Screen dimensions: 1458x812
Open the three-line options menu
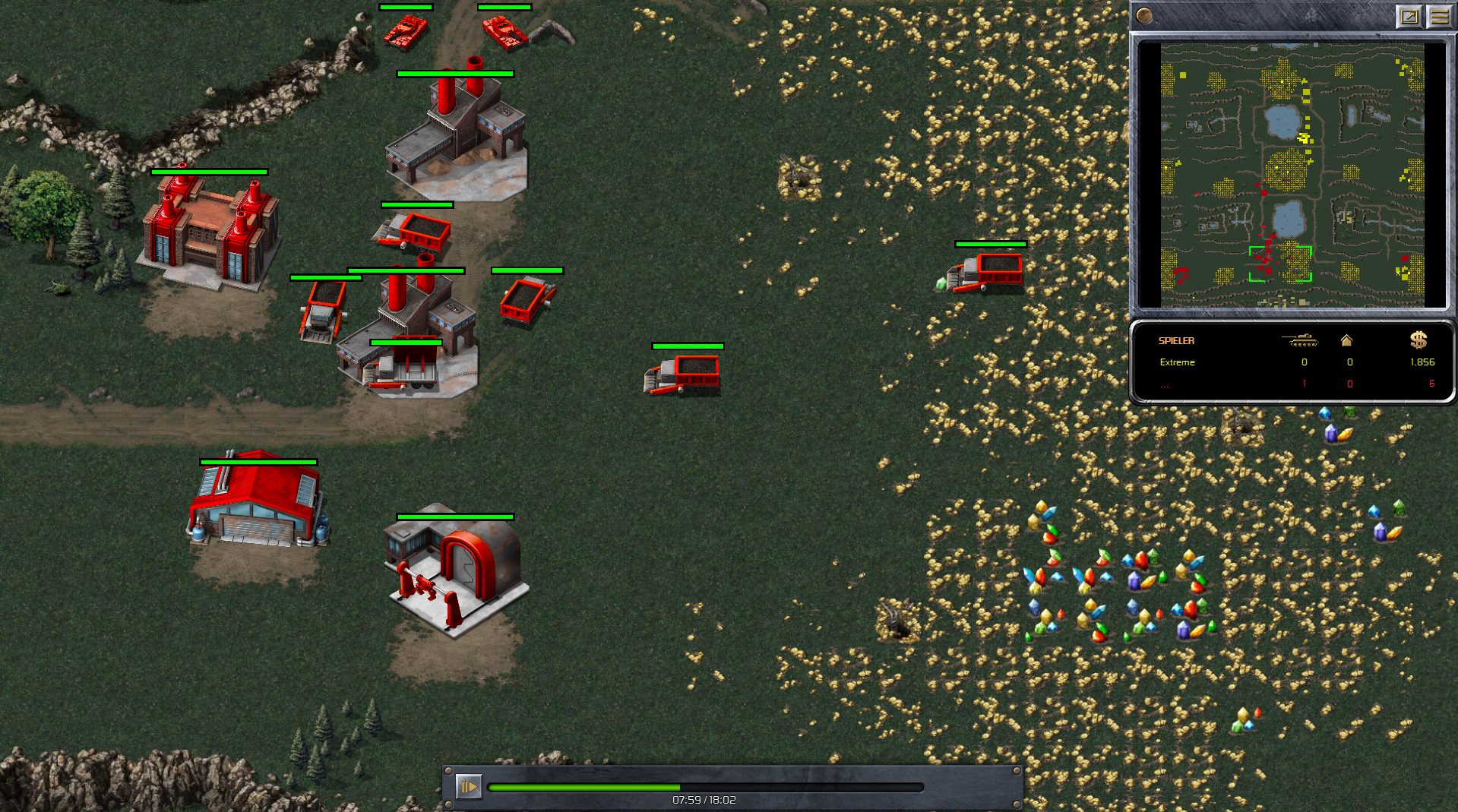pyautogui.click(x=1439, y=16)
